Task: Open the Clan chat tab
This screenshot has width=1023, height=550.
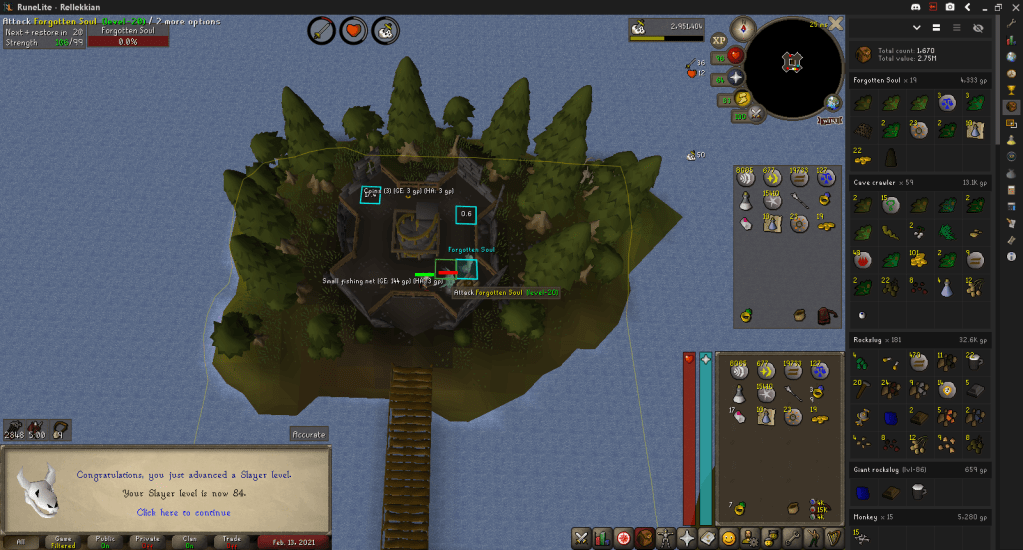Action: point(191,541)
